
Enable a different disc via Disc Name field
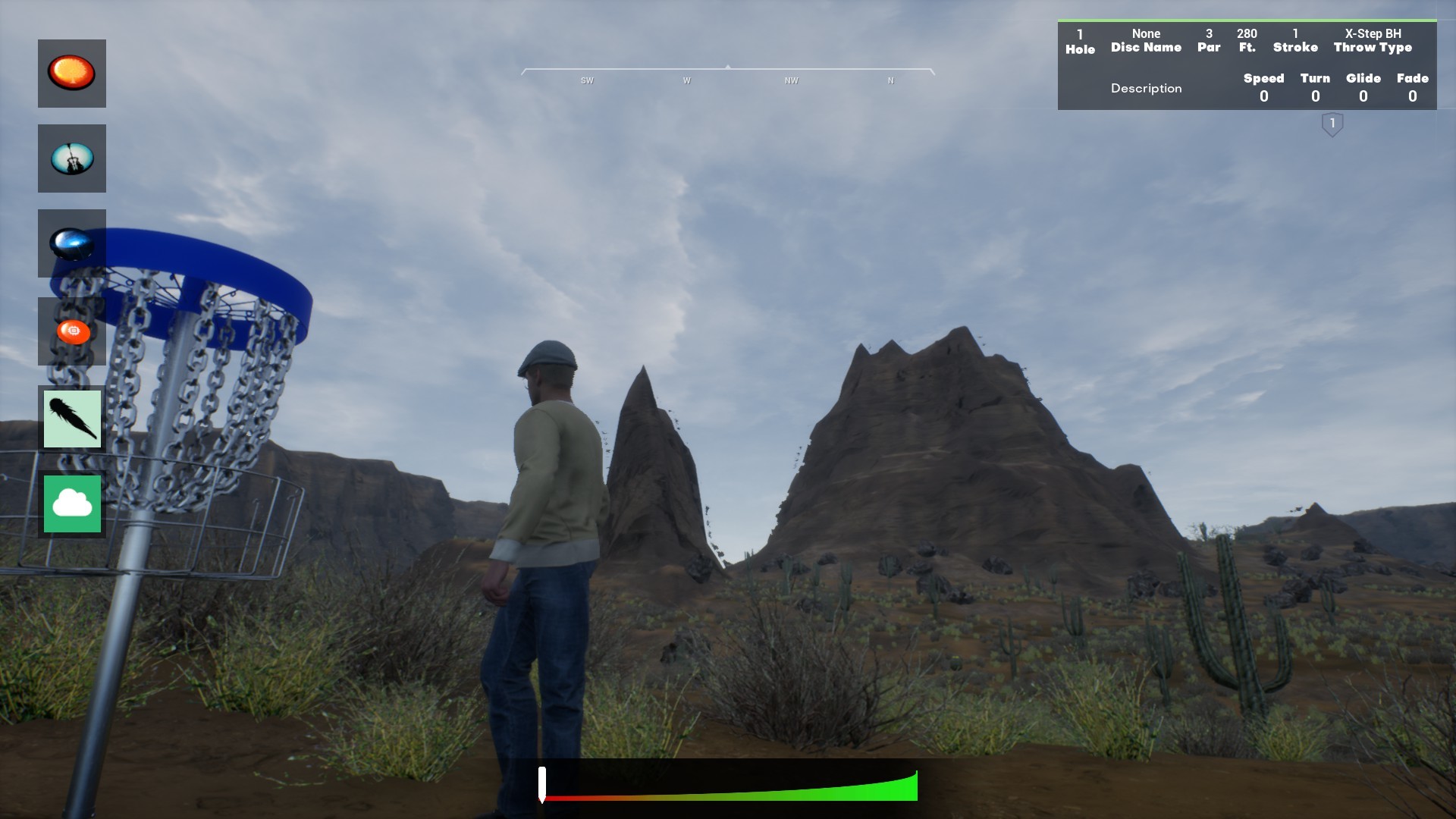pos(1146,40)
